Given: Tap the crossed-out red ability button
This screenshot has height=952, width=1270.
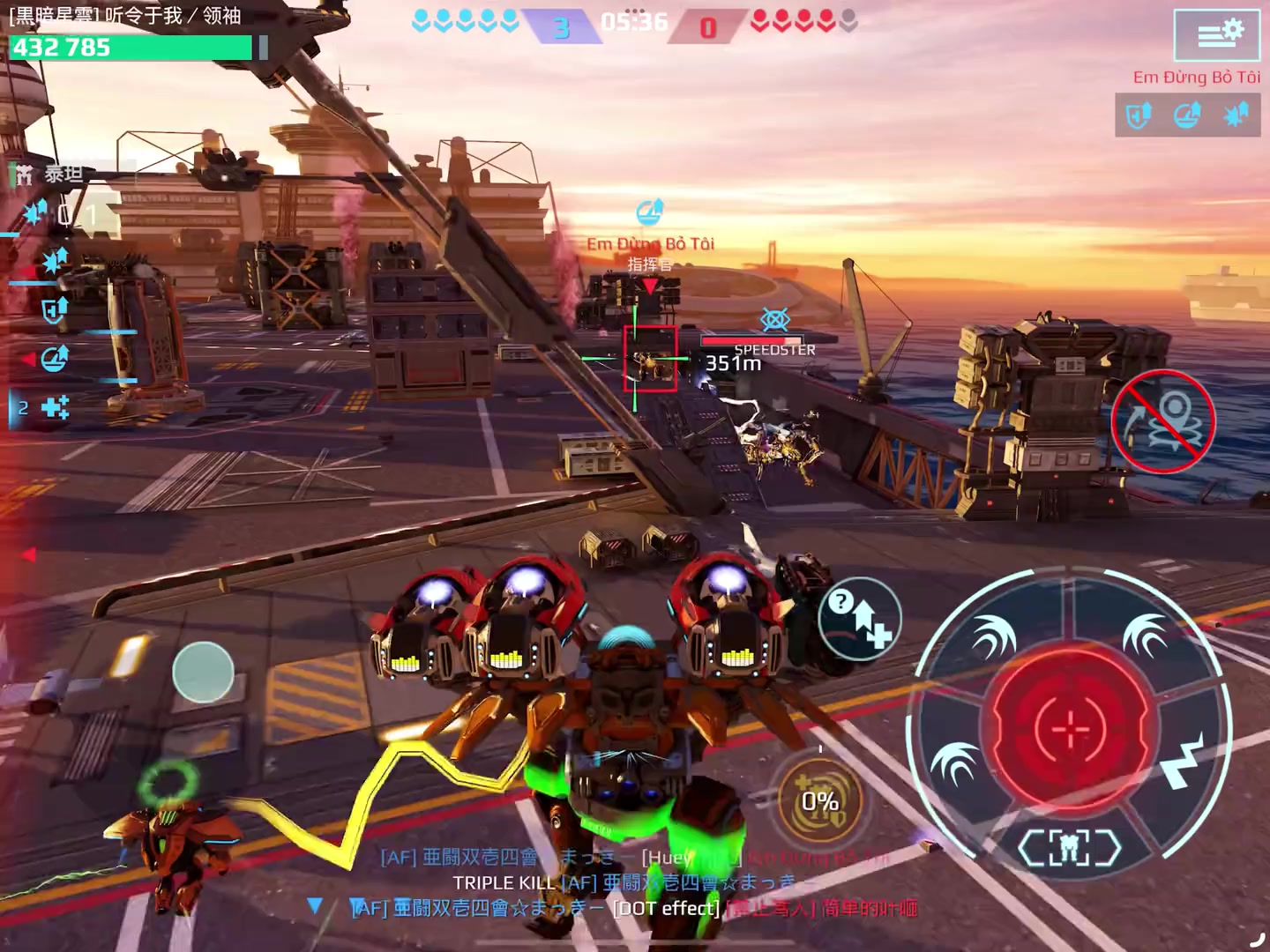Looking at the screenshot, I should point(1163,421).
